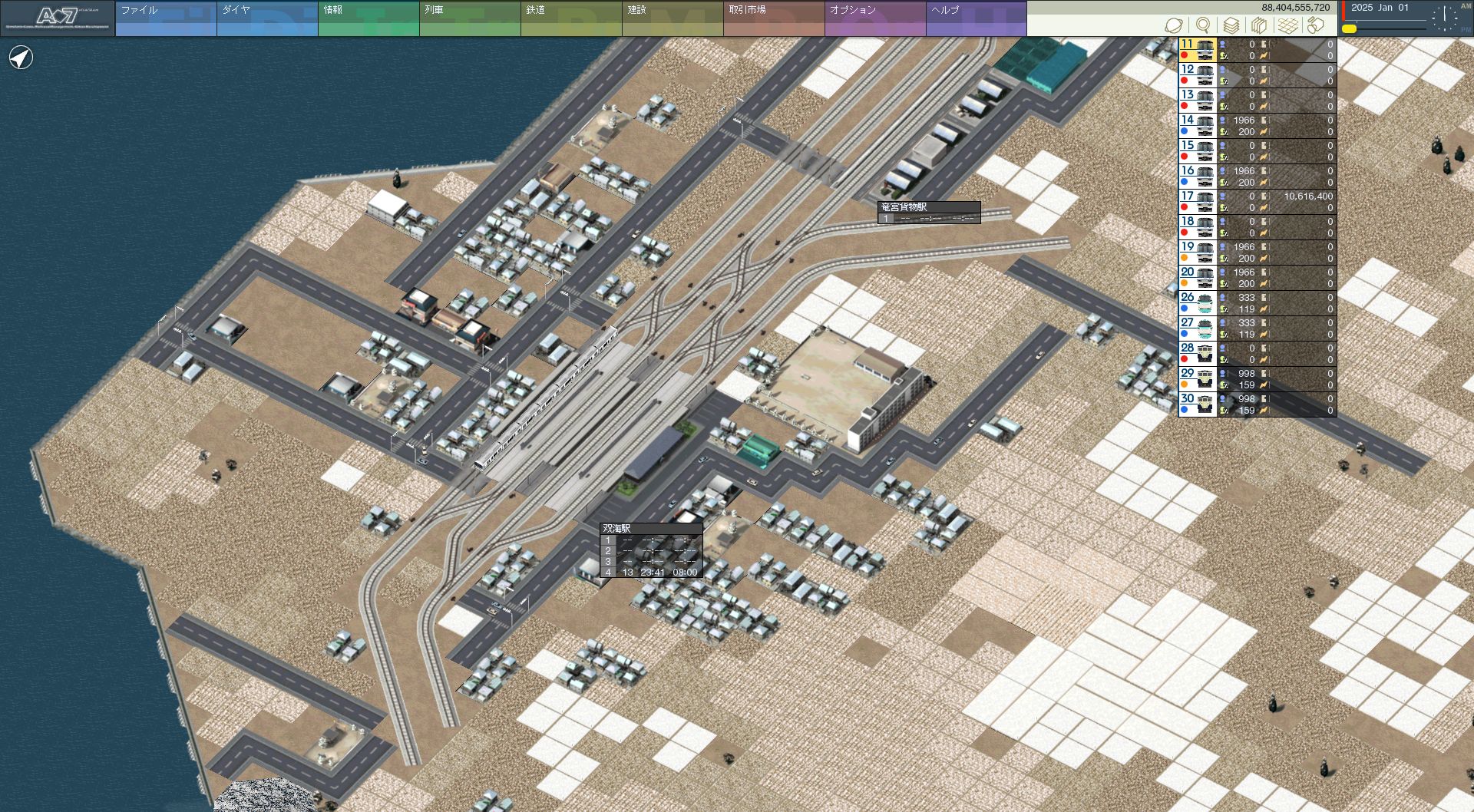Select train number 11 in the list
Image resolution: width=1474 pixels, height=812 pixels.
click(1197, 50)
